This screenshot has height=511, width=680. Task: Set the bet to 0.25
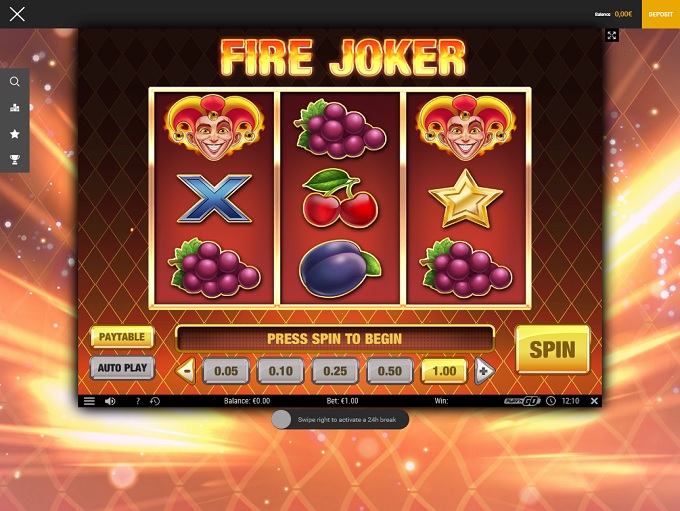(x=335, y=371)
